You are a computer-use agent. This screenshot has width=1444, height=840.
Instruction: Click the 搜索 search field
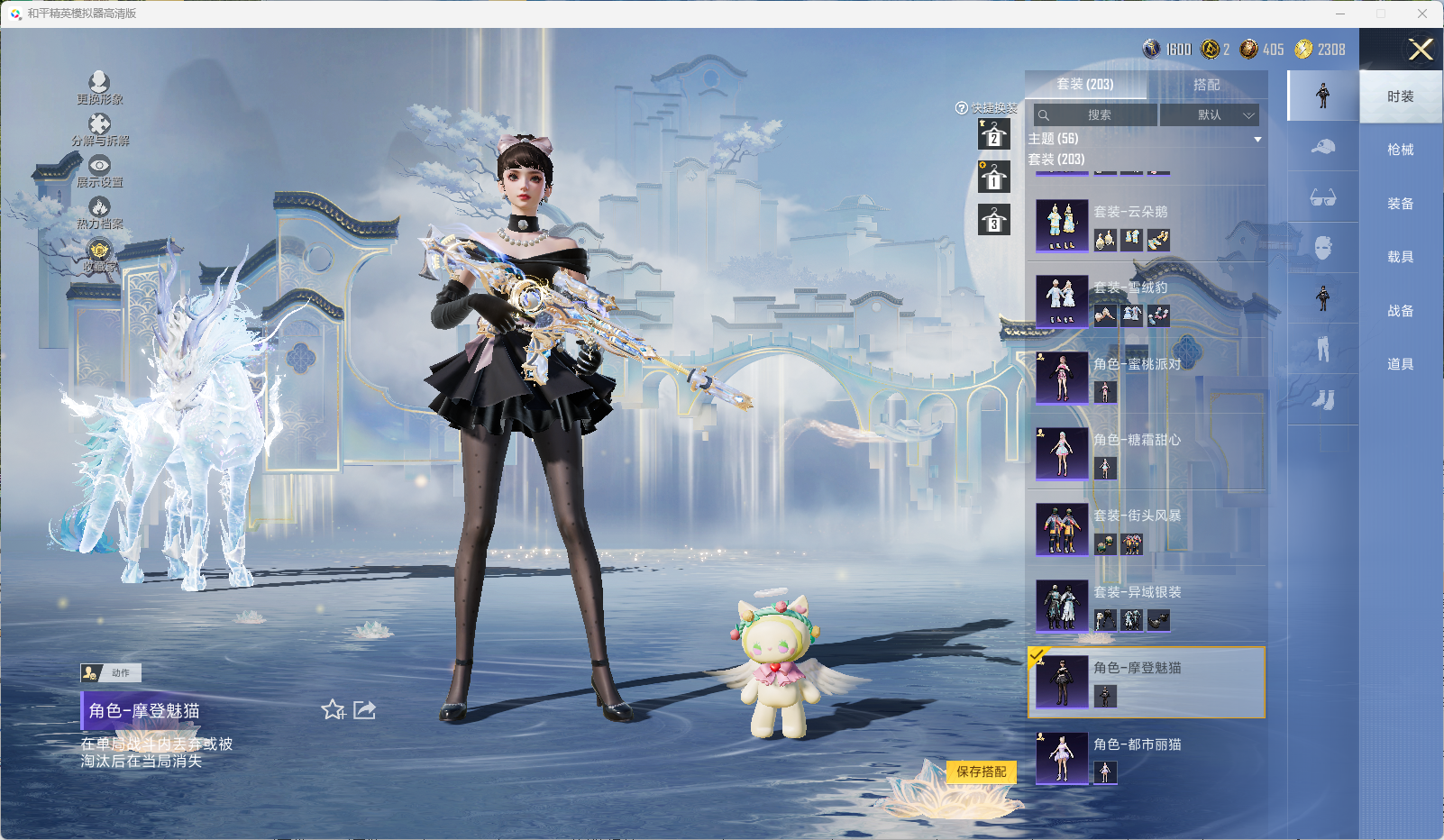[x=1097, y=115]
